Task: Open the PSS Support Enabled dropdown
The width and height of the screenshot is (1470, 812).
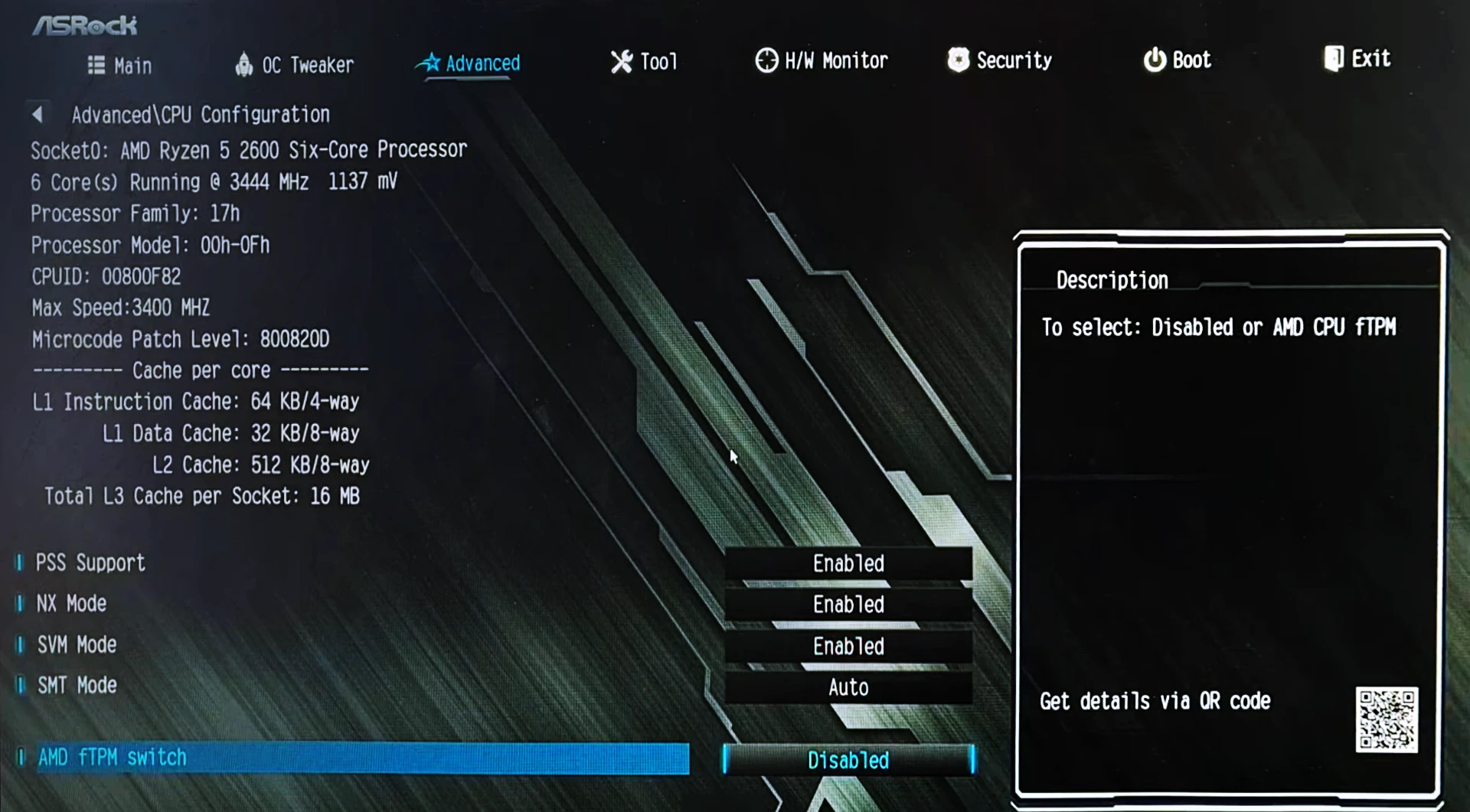Action: pyautogui.click(x=848, y=564)
